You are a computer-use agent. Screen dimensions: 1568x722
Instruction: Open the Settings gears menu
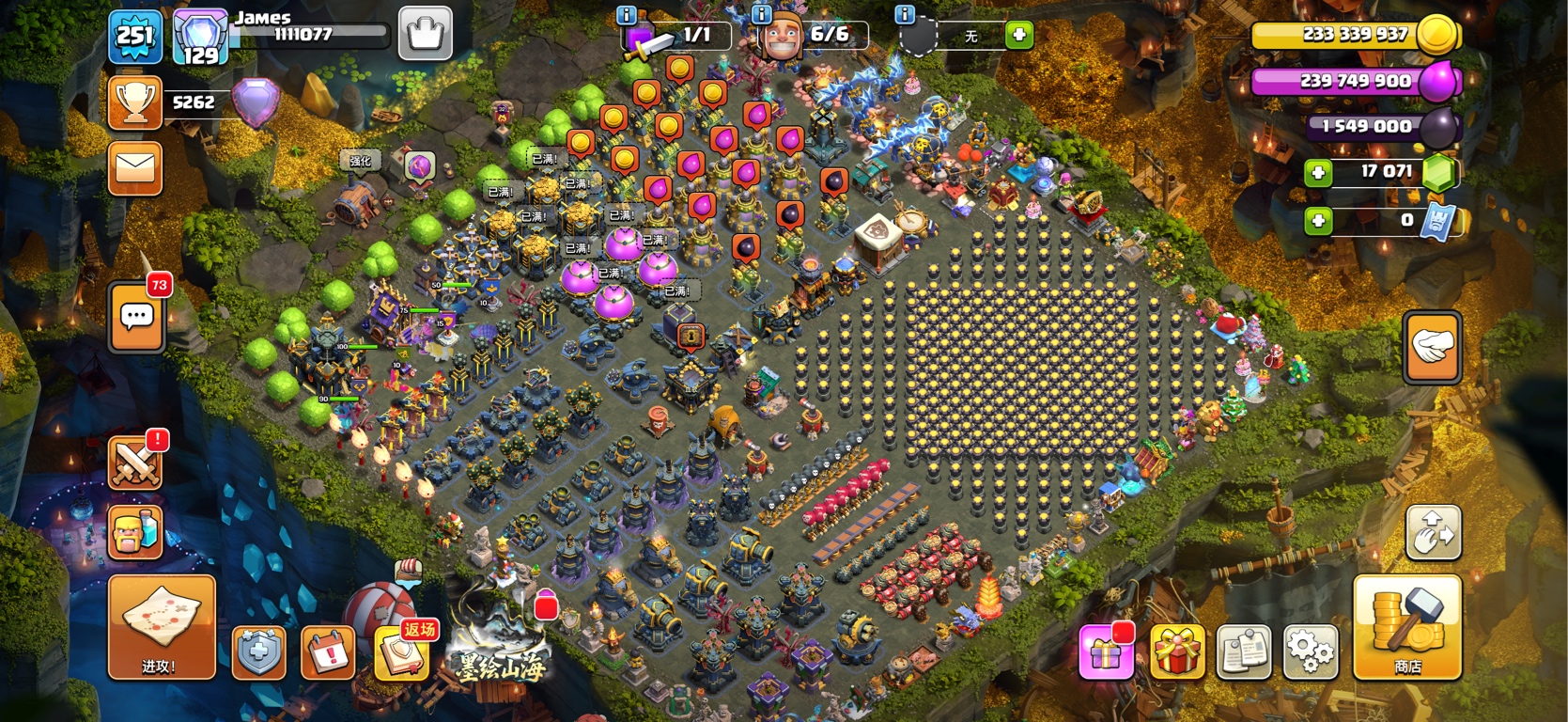pos(1311,651)
